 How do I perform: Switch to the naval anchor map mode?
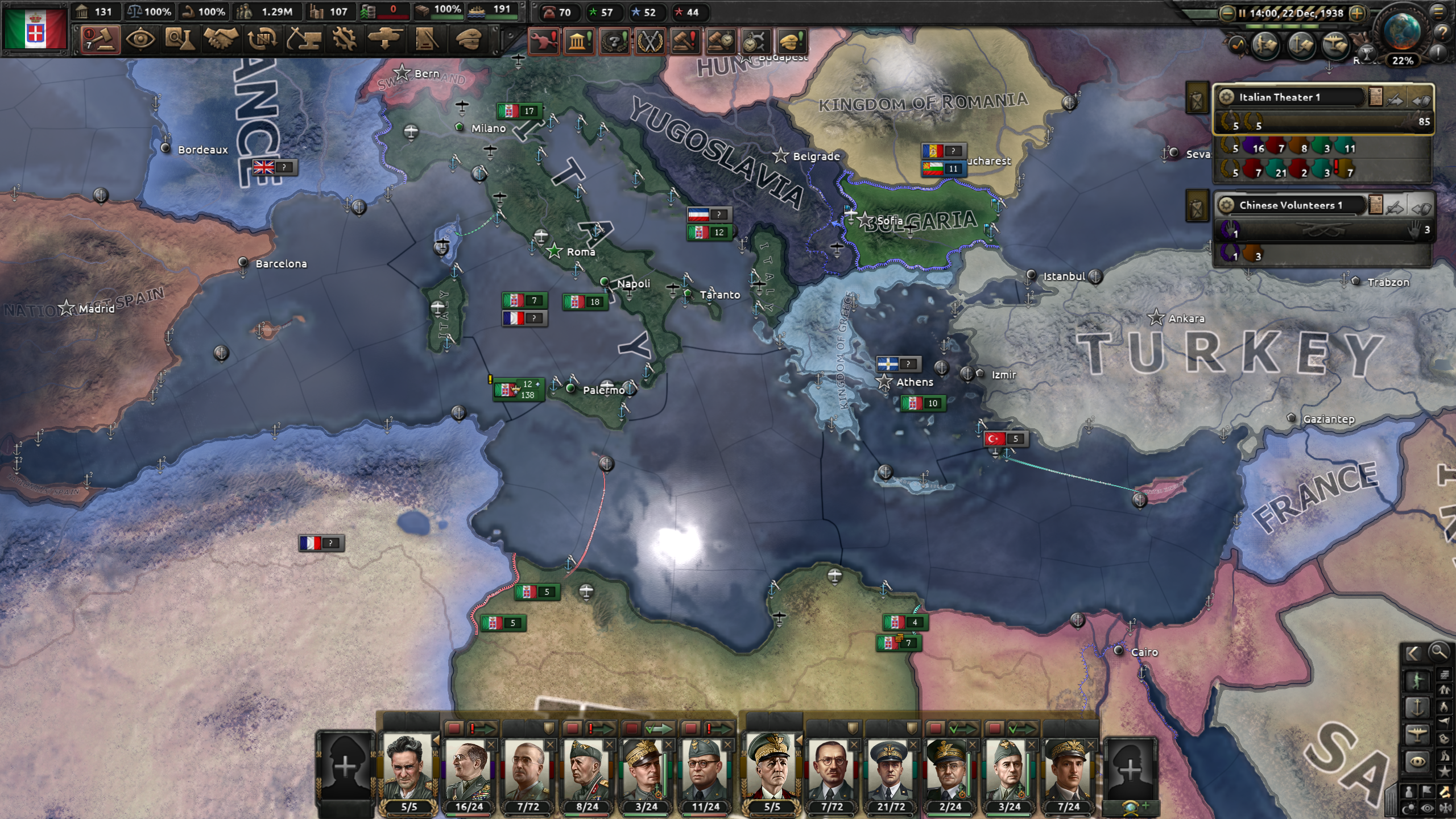(1417, 708)
